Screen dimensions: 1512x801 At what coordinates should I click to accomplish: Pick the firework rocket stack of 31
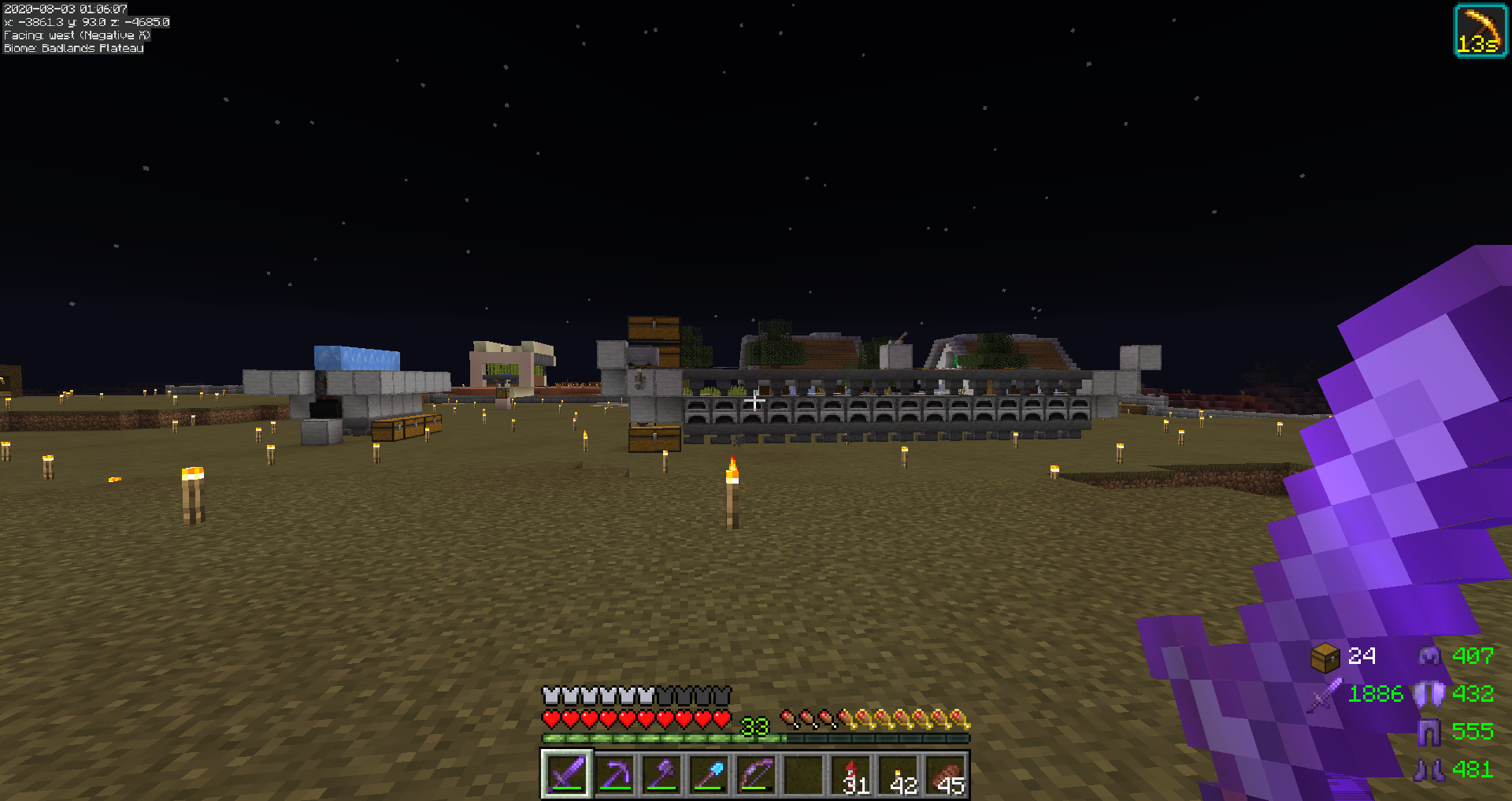(x=851, y=774)
